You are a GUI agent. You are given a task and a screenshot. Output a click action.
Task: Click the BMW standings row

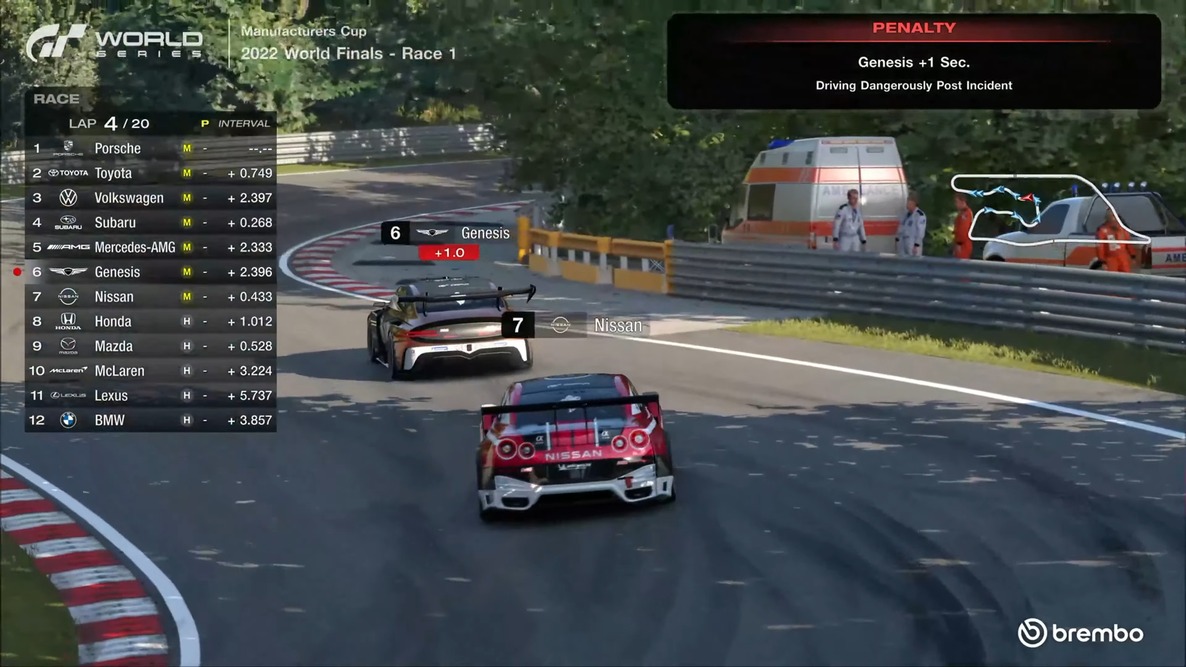point(150,420)
